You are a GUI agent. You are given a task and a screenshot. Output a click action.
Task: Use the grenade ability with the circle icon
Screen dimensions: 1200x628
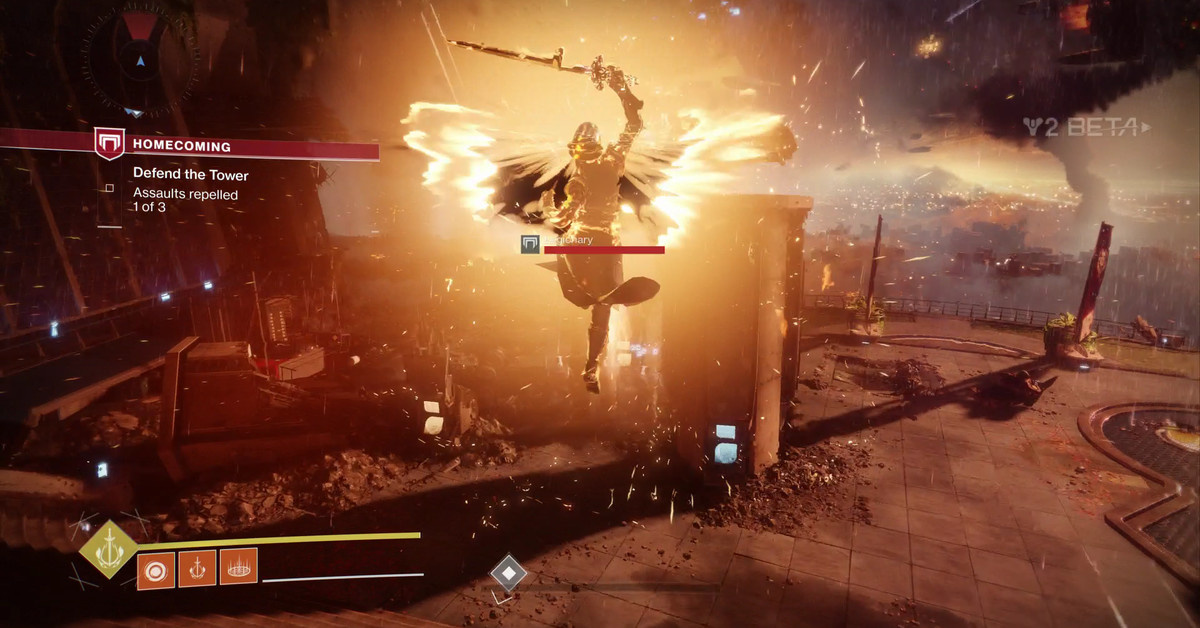click(155, 568)
